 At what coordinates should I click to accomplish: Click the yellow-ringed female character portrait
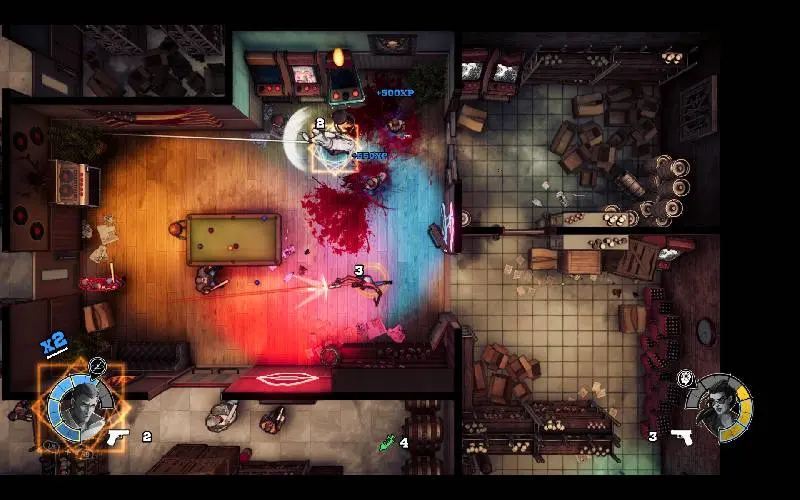[724, 407]
